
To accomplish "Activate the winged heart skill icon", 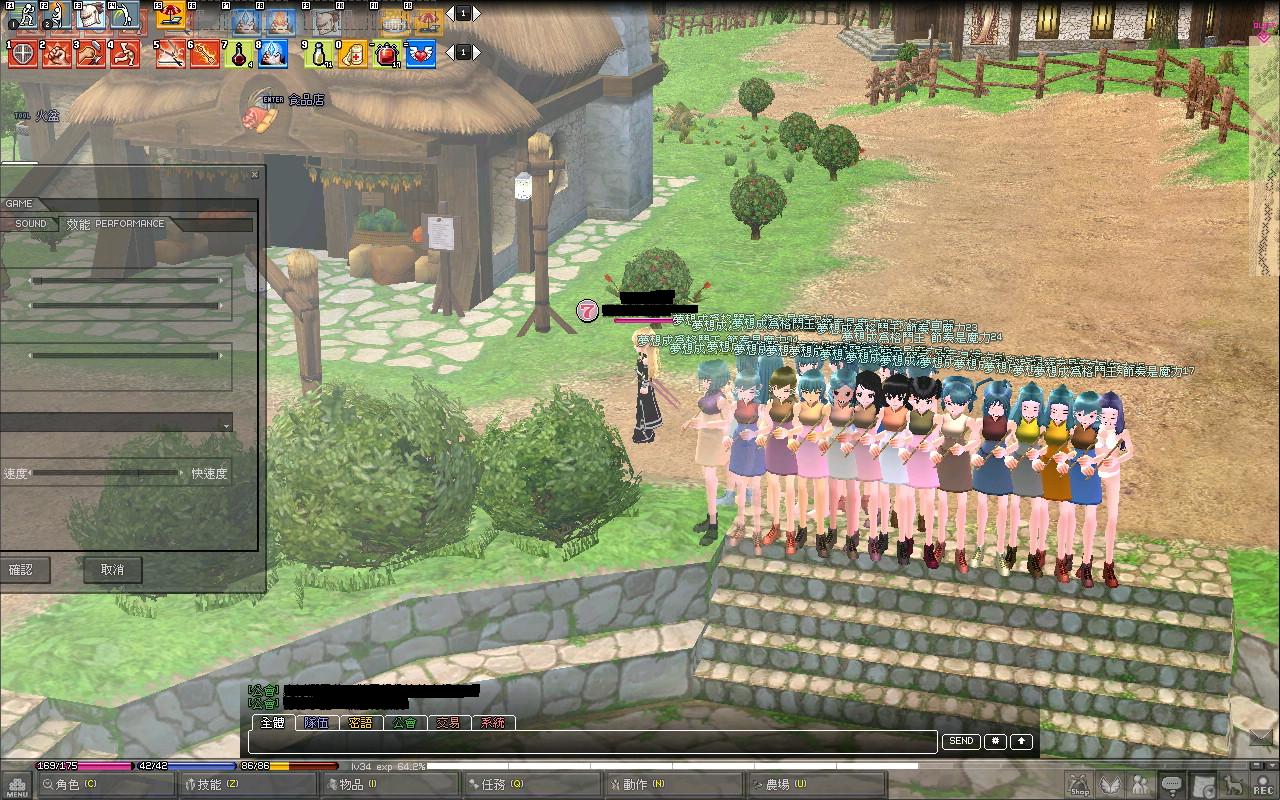I will pyautogui.click(x=421, y=54).
